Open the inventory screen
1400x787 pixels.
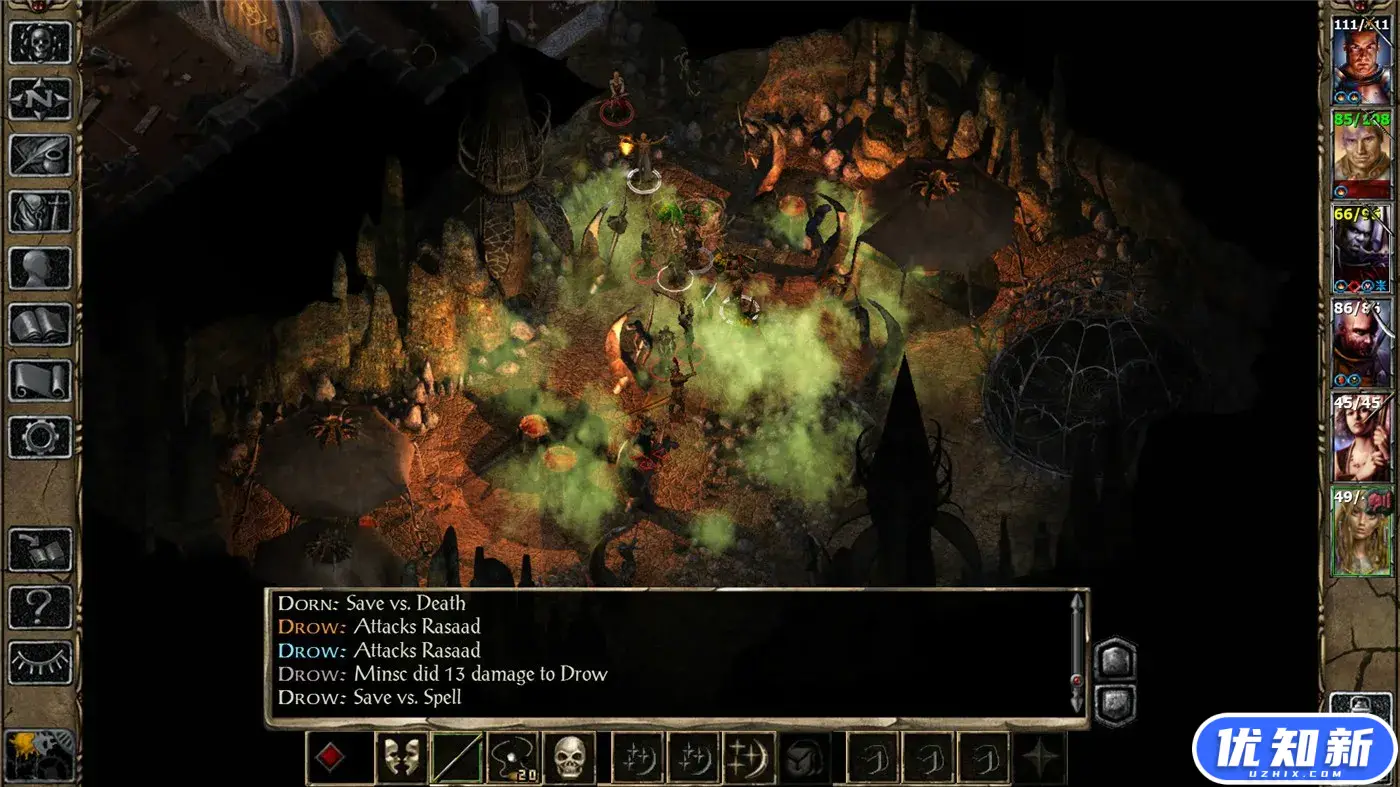tap(40, 211)
